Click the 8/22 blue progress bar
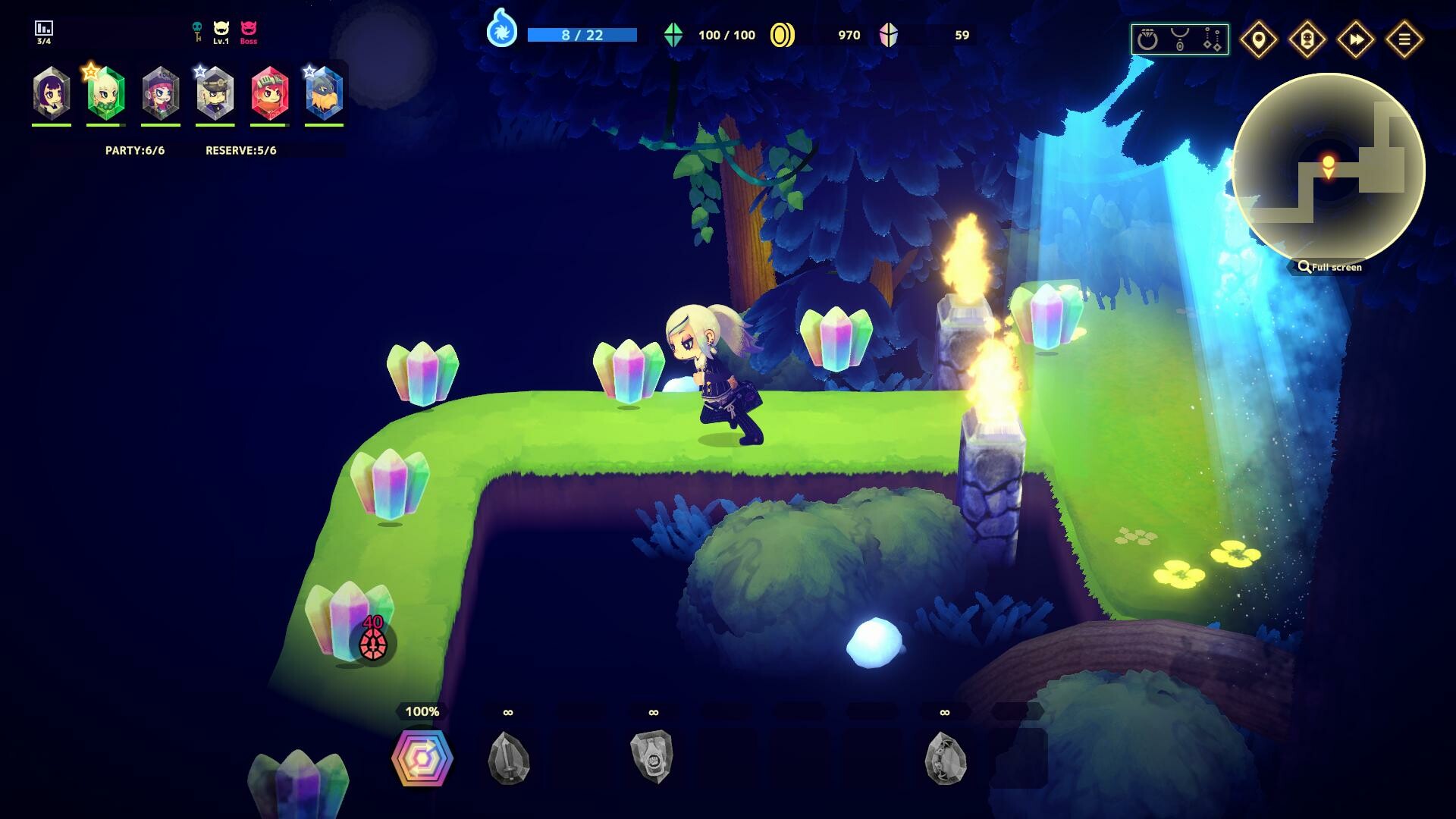This screenshot has width=1456, height=819. [x=584, y=33]
